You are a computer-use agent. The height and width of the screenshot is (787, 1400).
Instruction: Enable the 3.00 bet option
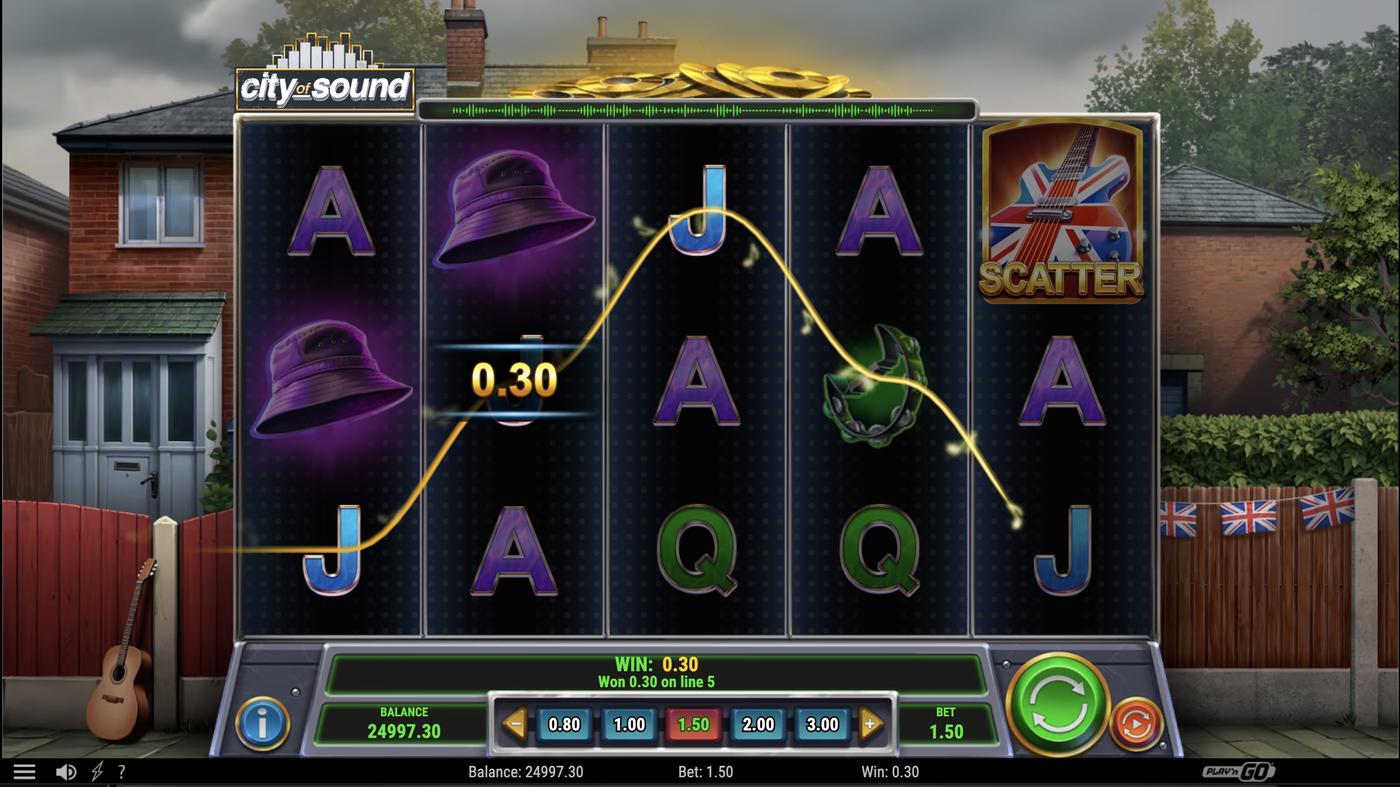821,723
